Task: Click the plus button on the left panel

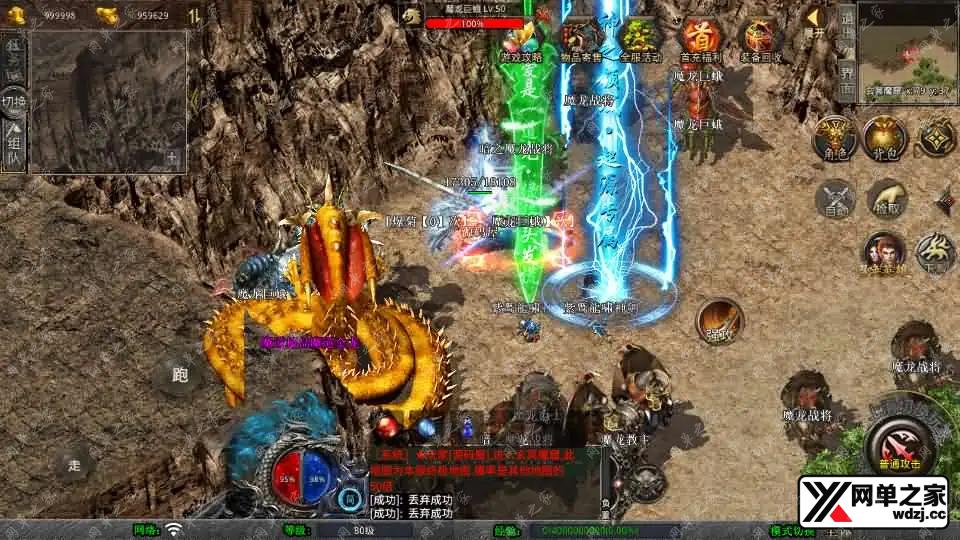Action: click(x=172, y=157)
